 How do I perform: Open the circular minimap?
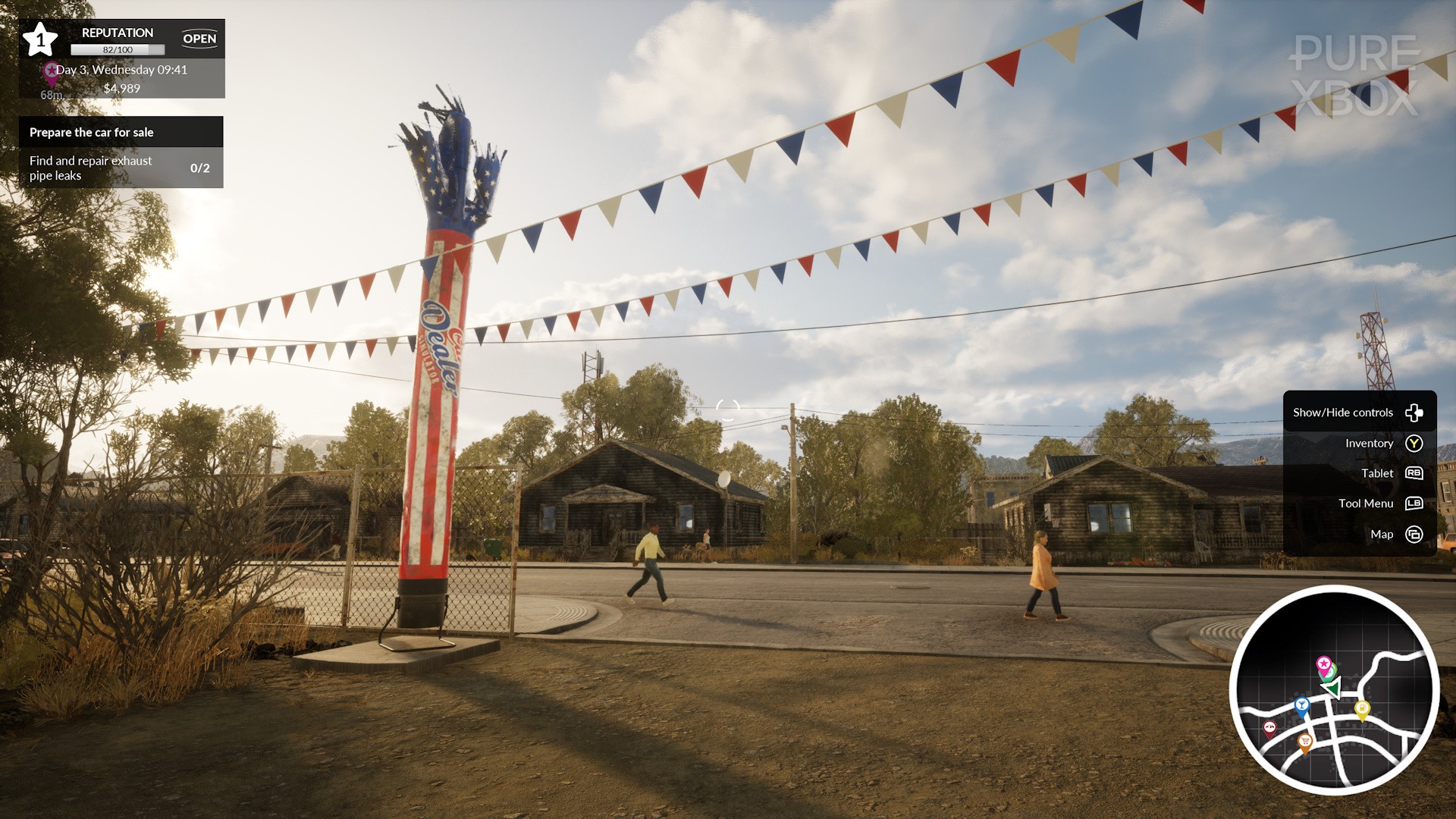pos(1334,689)
